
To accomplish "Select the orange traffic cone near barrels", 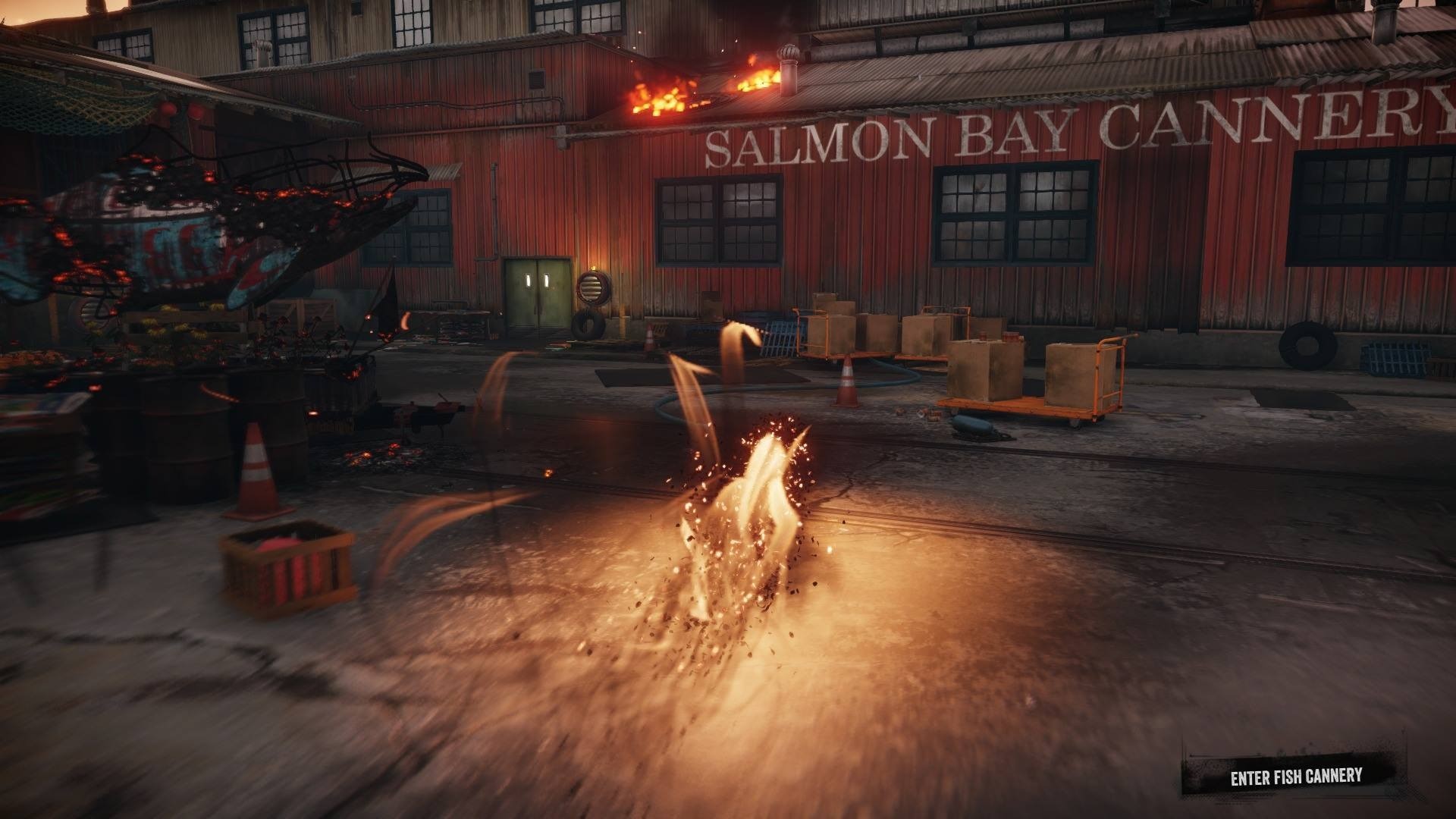I will [x=259, y=470].
